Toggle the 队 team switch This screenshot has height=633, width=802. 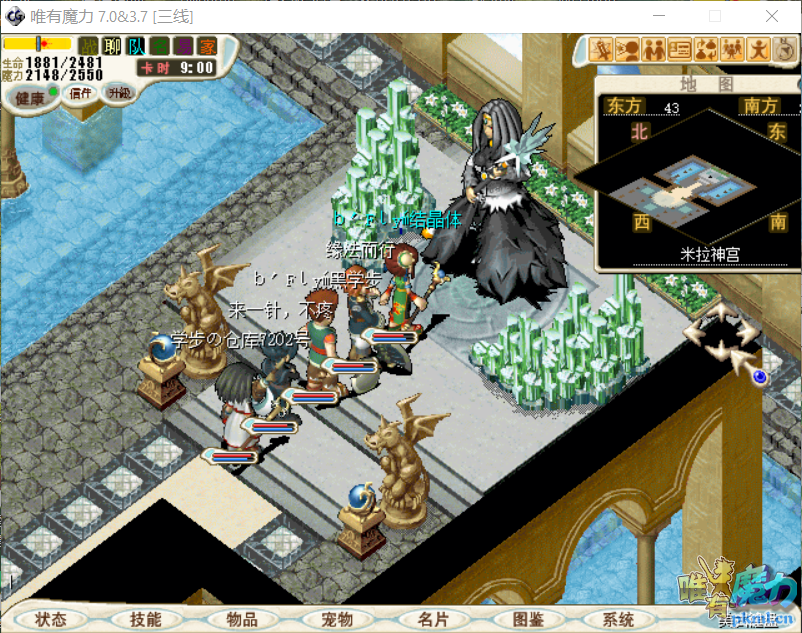coord(136,46)
